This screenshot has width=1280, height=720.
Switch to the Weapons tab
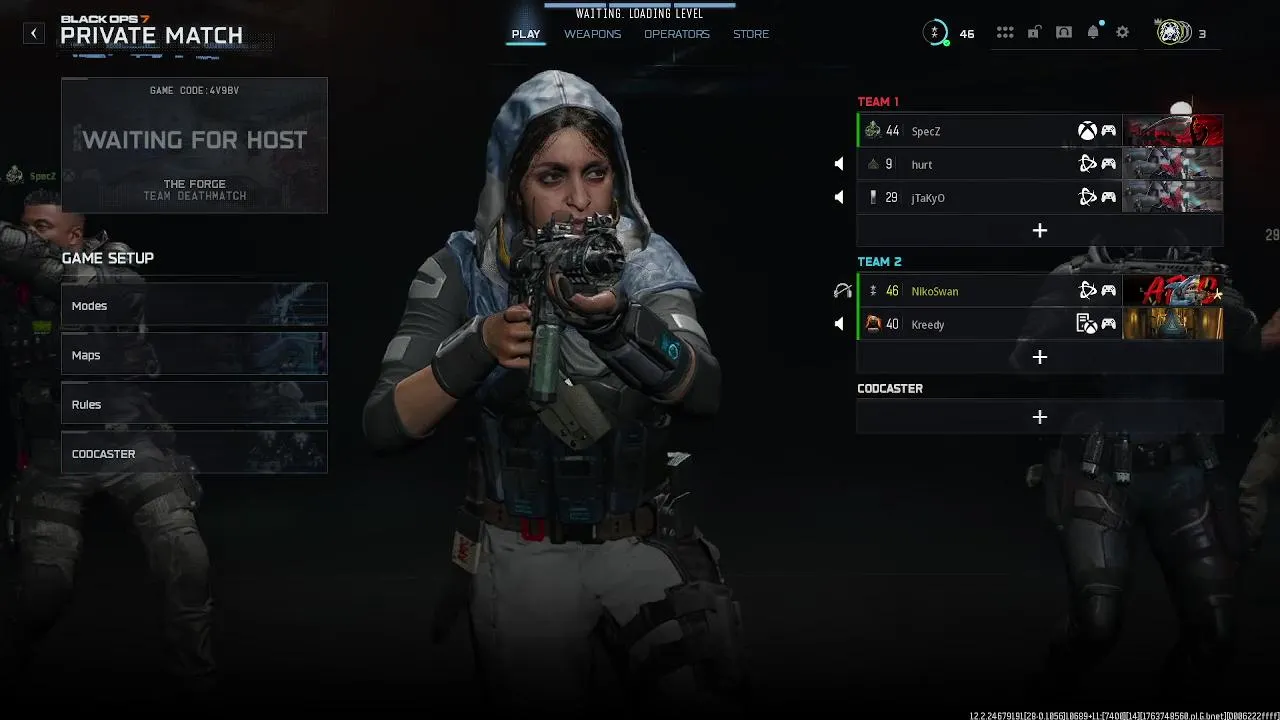(592, 34)
